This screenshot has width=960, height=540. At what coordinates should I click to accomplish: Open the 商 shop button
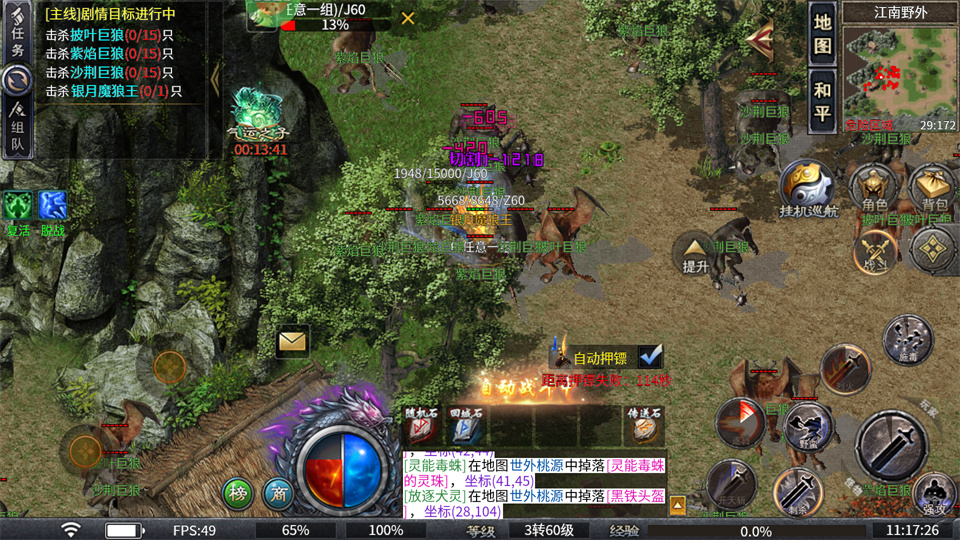(x=278, y=492)
